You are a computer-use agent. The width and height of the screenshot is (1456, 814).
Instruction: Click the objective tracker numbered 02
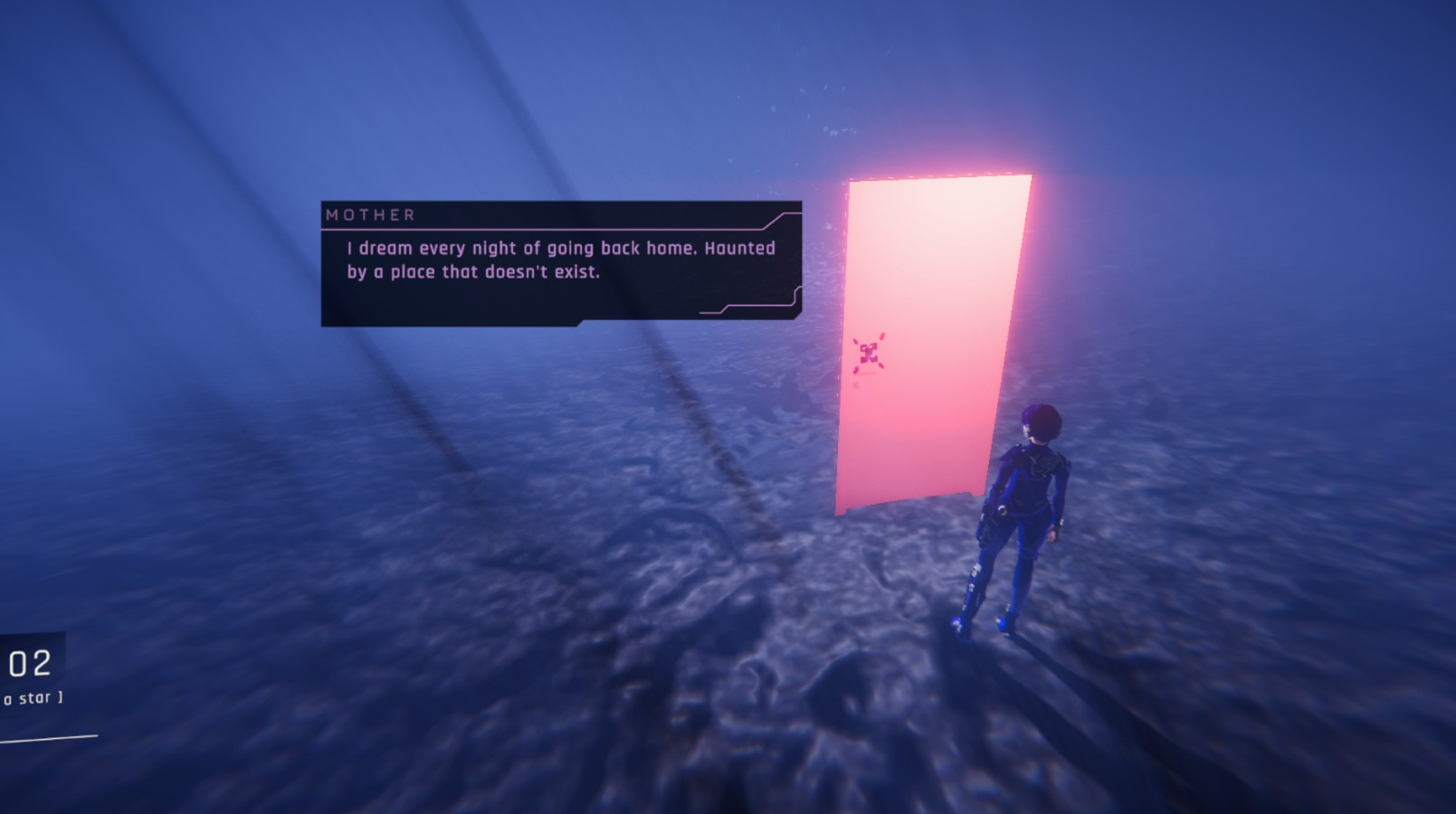(x=30, y=675)
